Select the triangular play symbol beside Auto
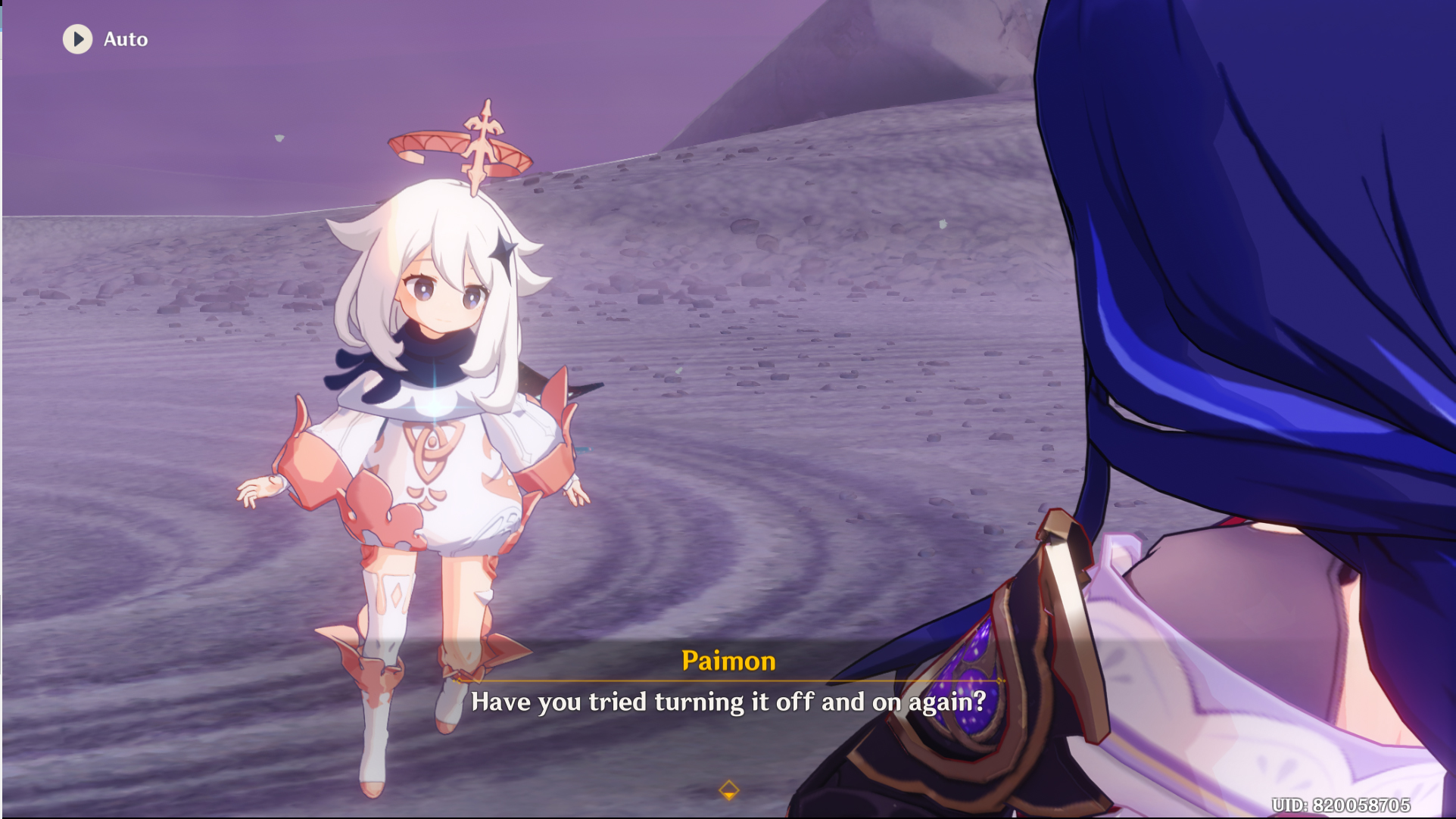Image resolution: width=1456 pixels, height=819 pixels. click(78, 39)
